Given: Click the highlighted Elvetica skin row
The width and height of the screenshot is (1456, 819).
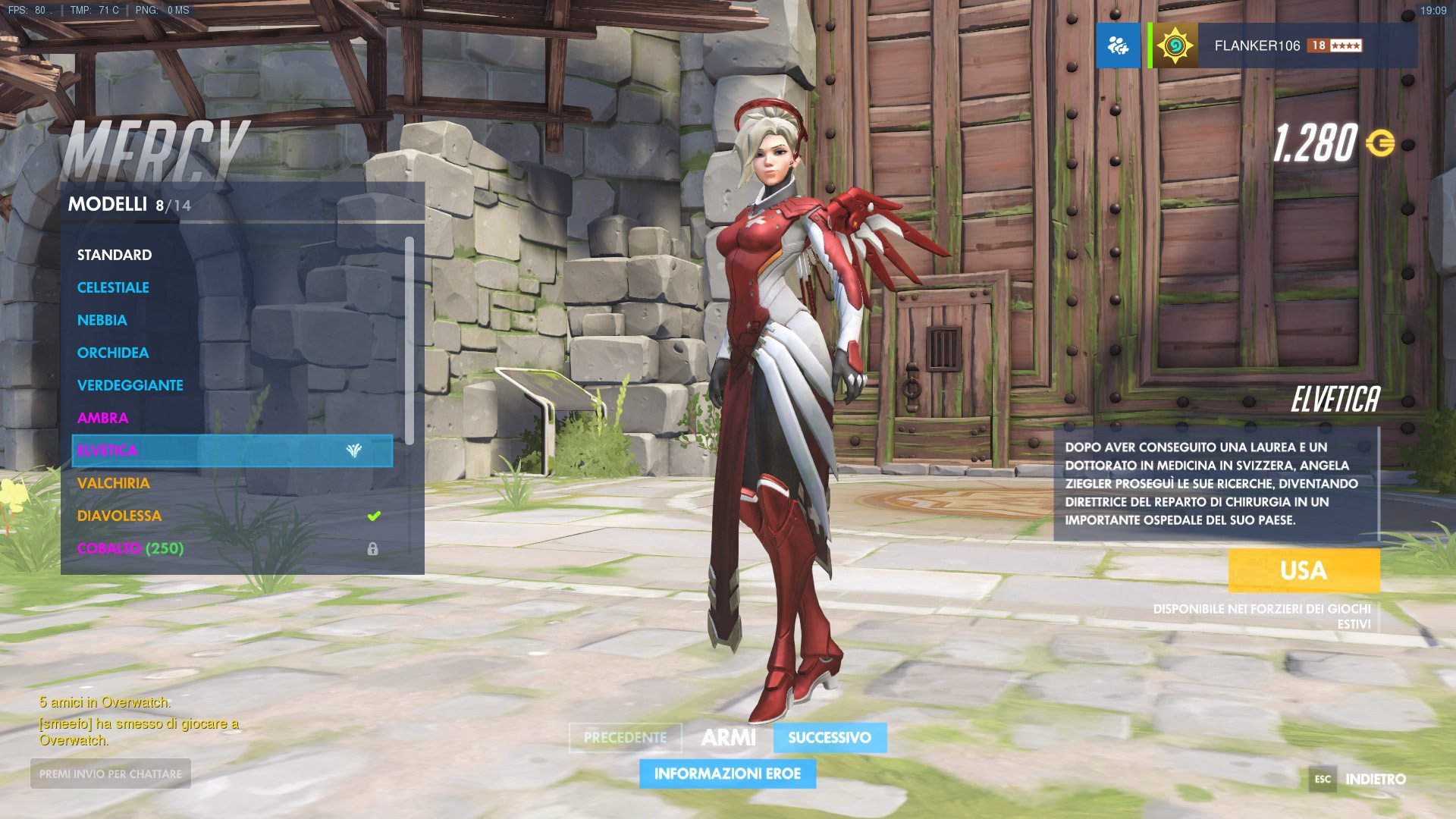Looking at the screenshot, I should 232,450.
